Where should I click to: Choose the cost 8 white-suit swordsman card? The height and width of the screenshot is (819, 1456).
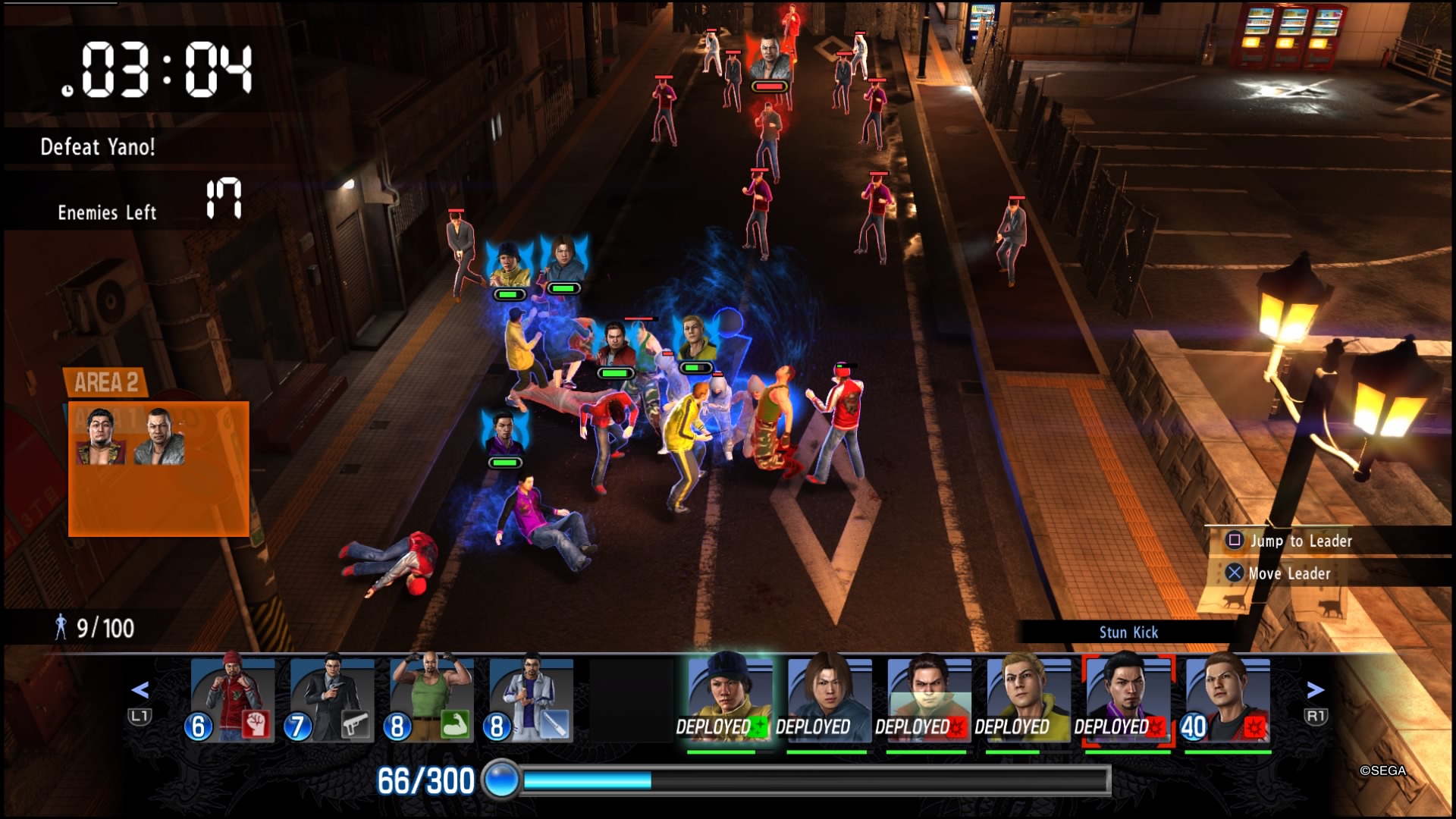(531, 698)
